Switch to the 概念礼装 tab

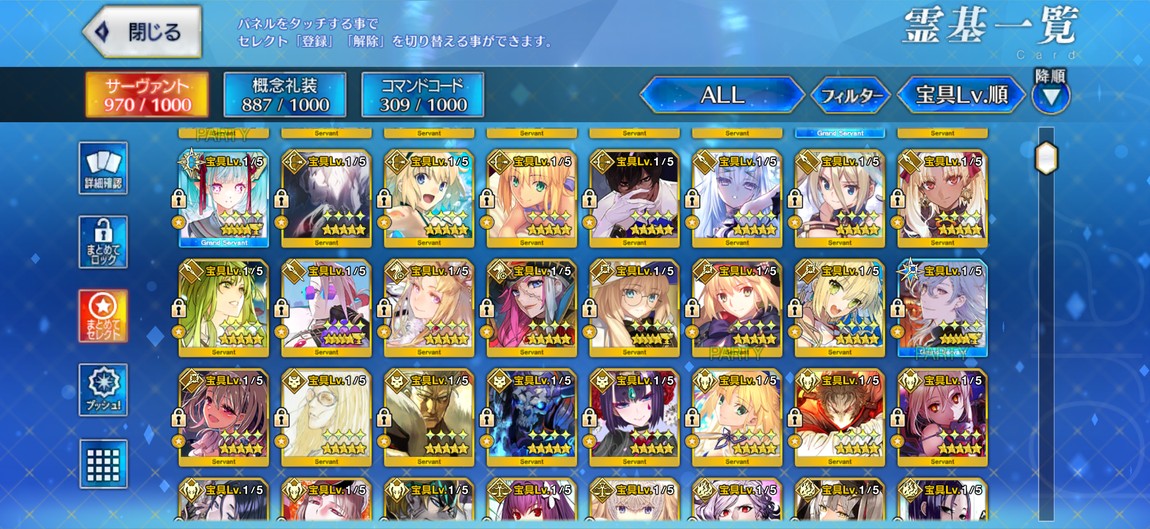coord(285,95)
